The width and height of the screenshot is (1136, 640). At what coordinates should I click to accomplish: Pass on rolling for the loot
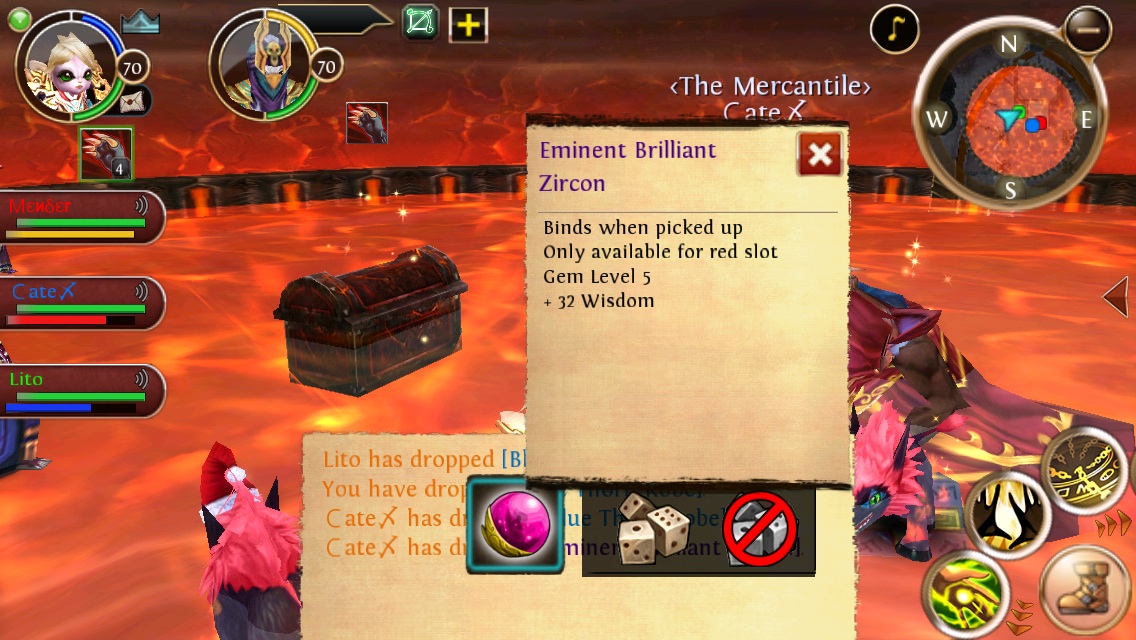point(760,529)
